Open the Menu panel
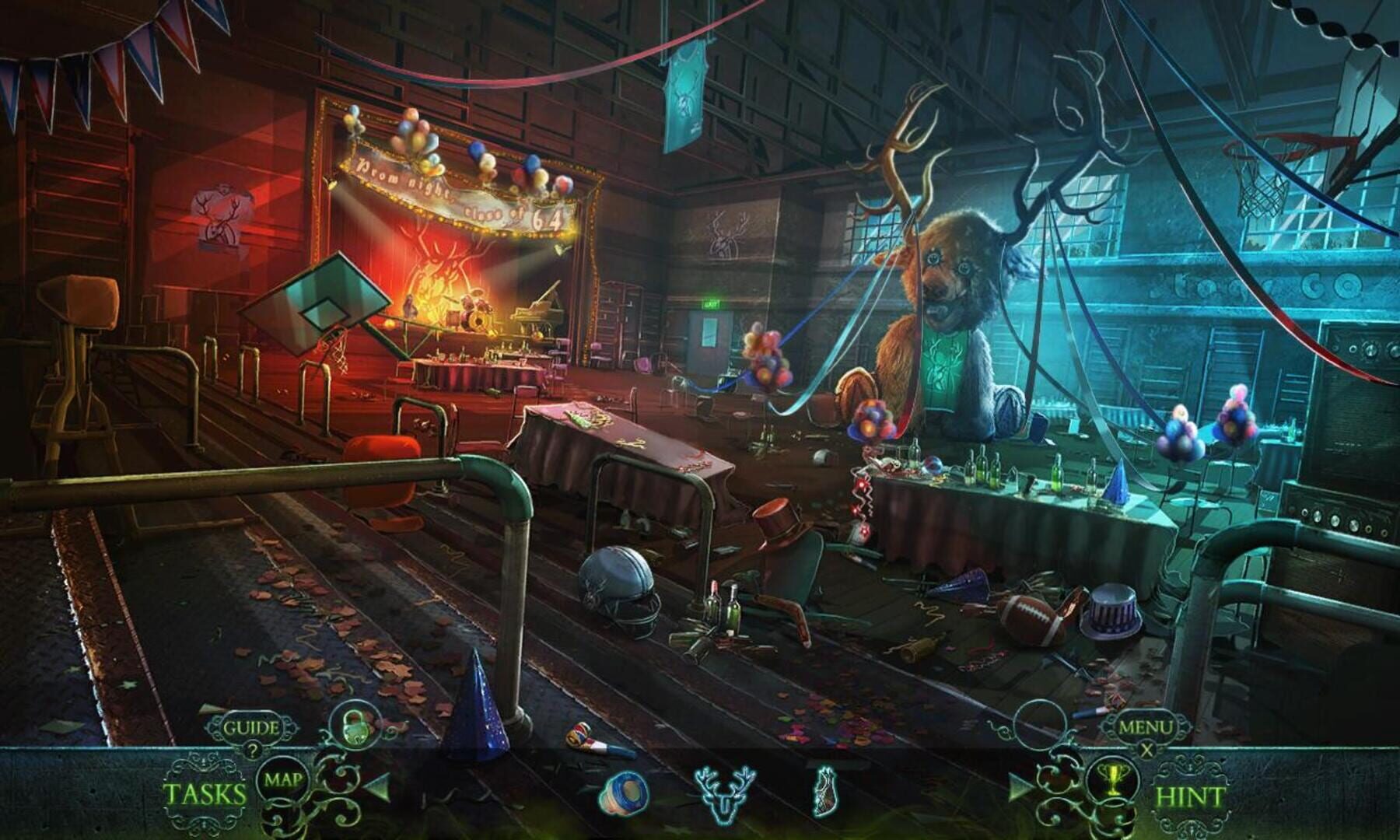1400x840 pixels. 1146,727
